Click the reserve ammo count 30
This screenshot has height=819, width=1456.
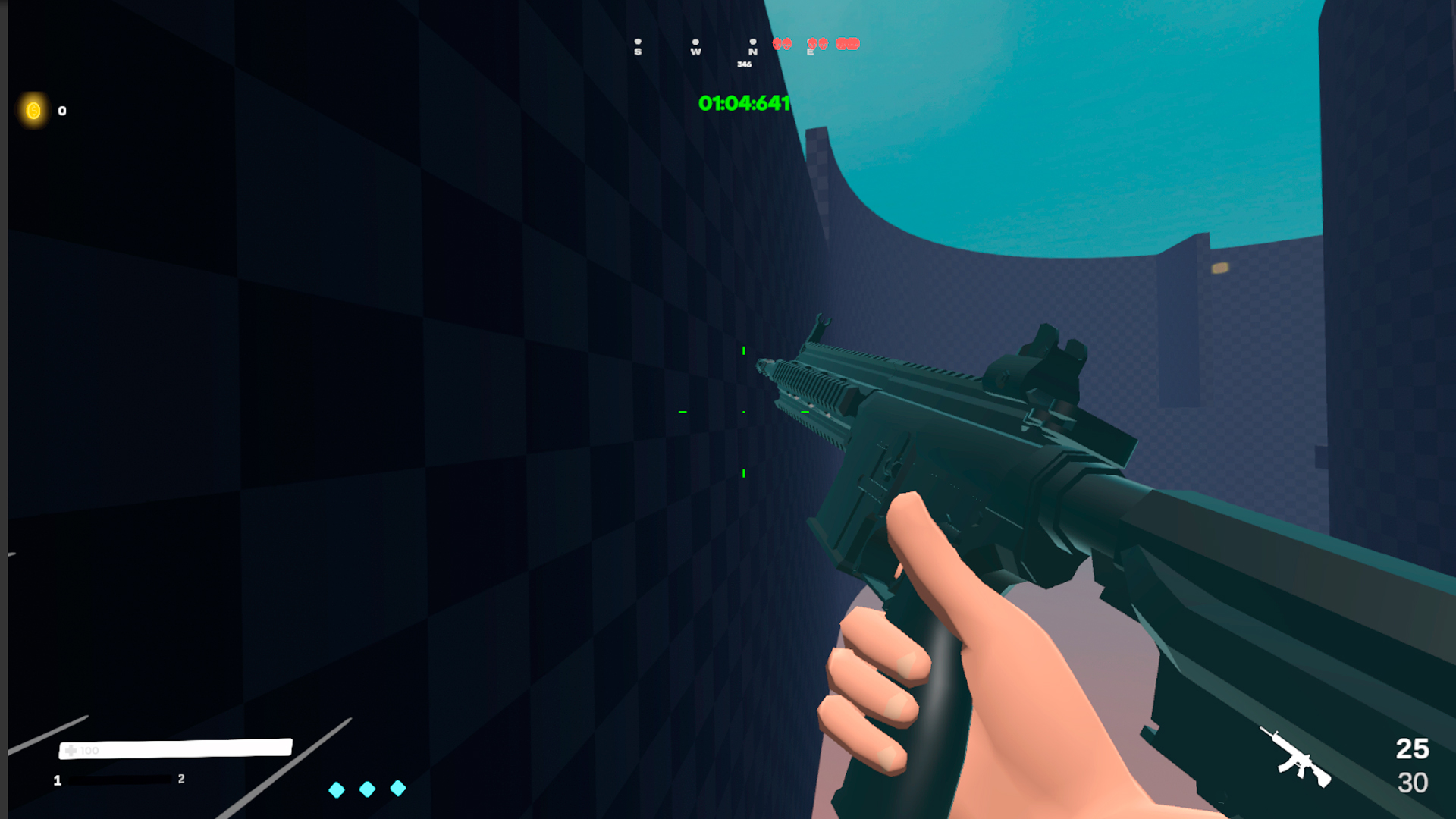tap(1412, 781)
